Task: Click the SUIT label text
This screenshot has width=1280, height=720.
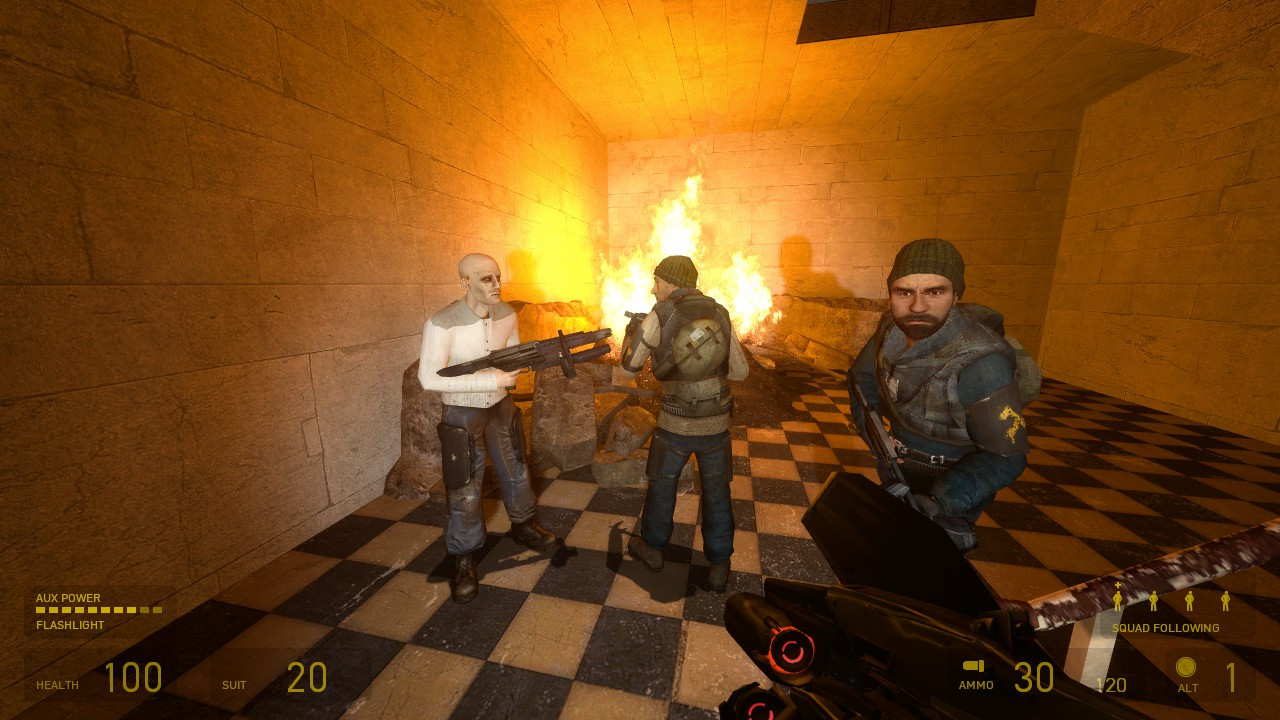Action: 233,685
